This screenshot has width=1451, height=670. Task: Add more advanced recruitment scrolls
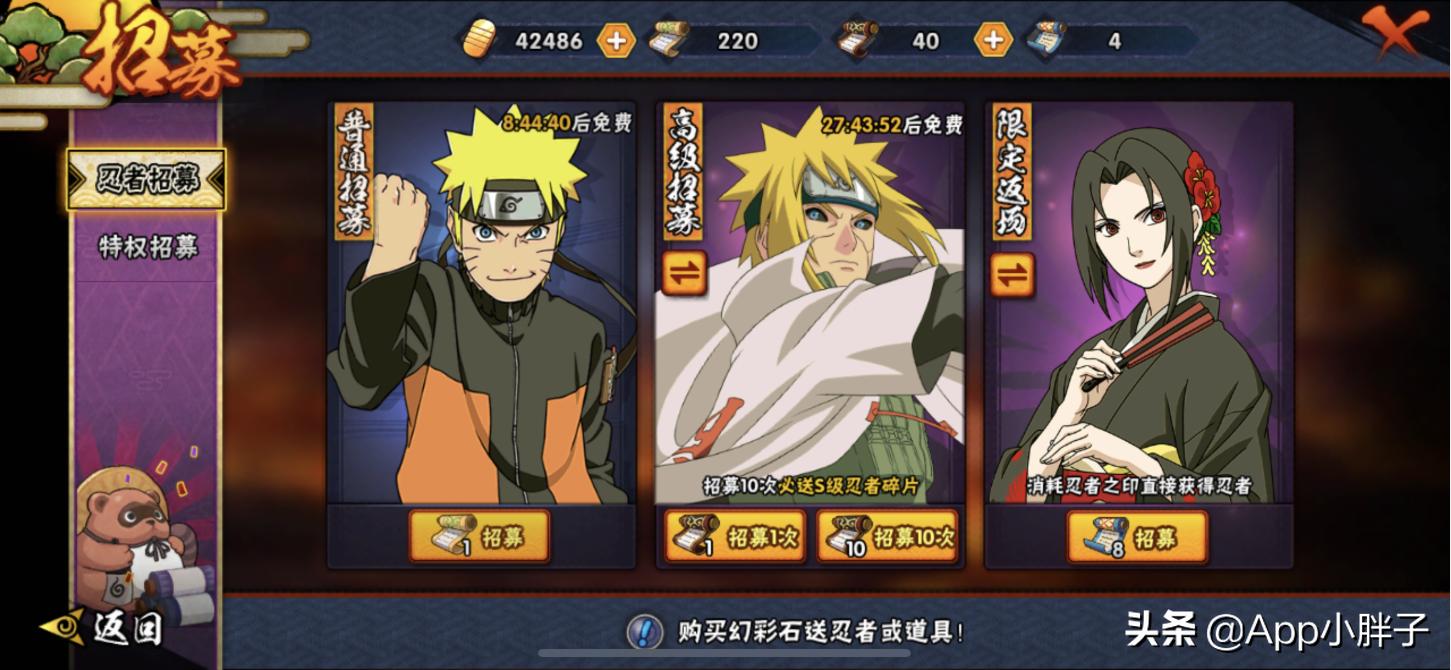993,41
